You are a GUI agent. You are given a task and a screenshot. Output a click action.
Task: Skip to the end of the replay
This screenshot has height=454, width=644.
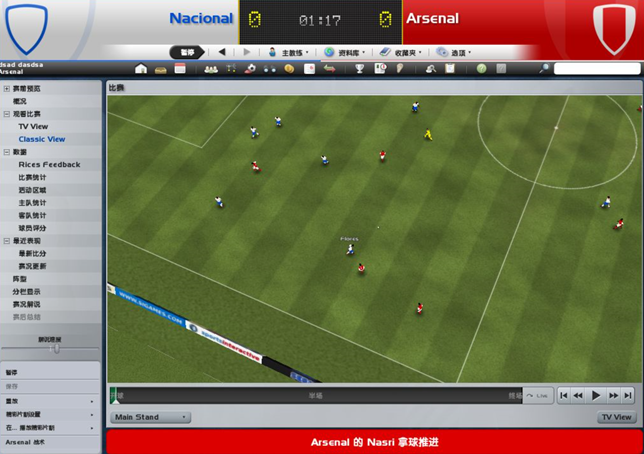[628, 396]
